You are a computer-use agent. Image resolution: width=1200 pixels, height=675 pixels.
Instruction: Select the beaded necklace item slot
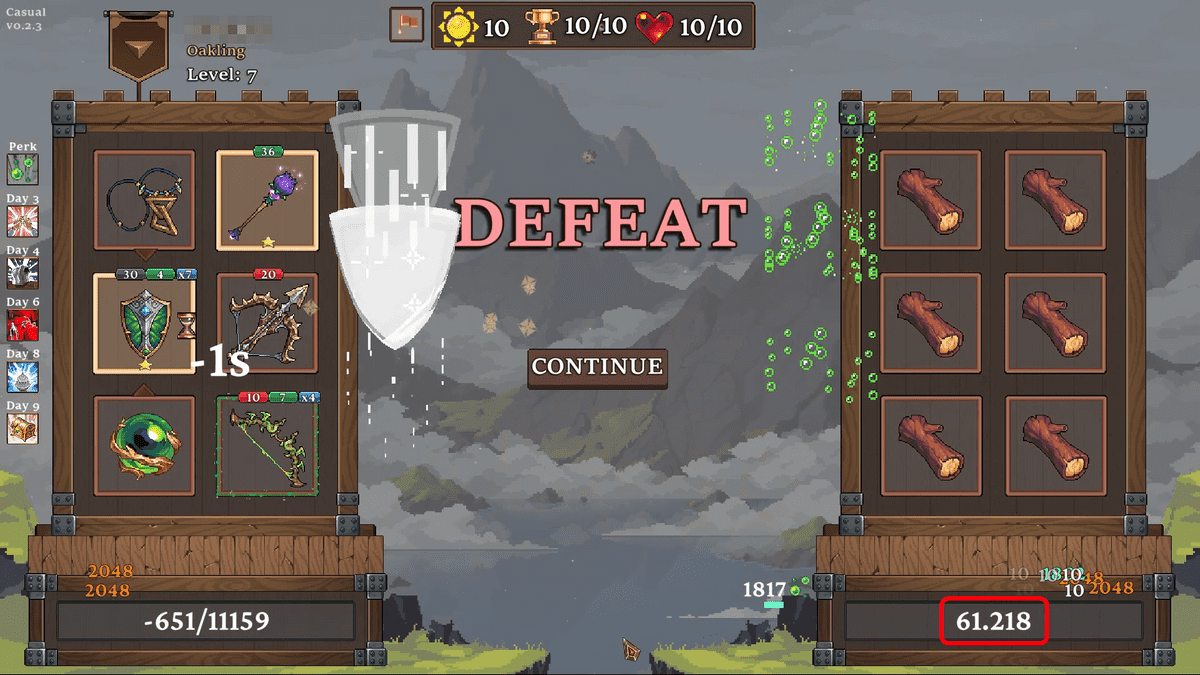click(144, 200)
